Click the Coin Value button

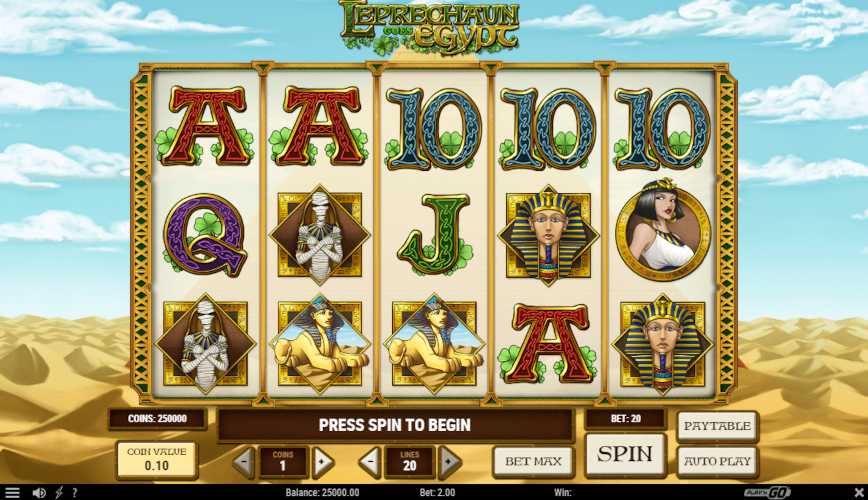[156, 460]
